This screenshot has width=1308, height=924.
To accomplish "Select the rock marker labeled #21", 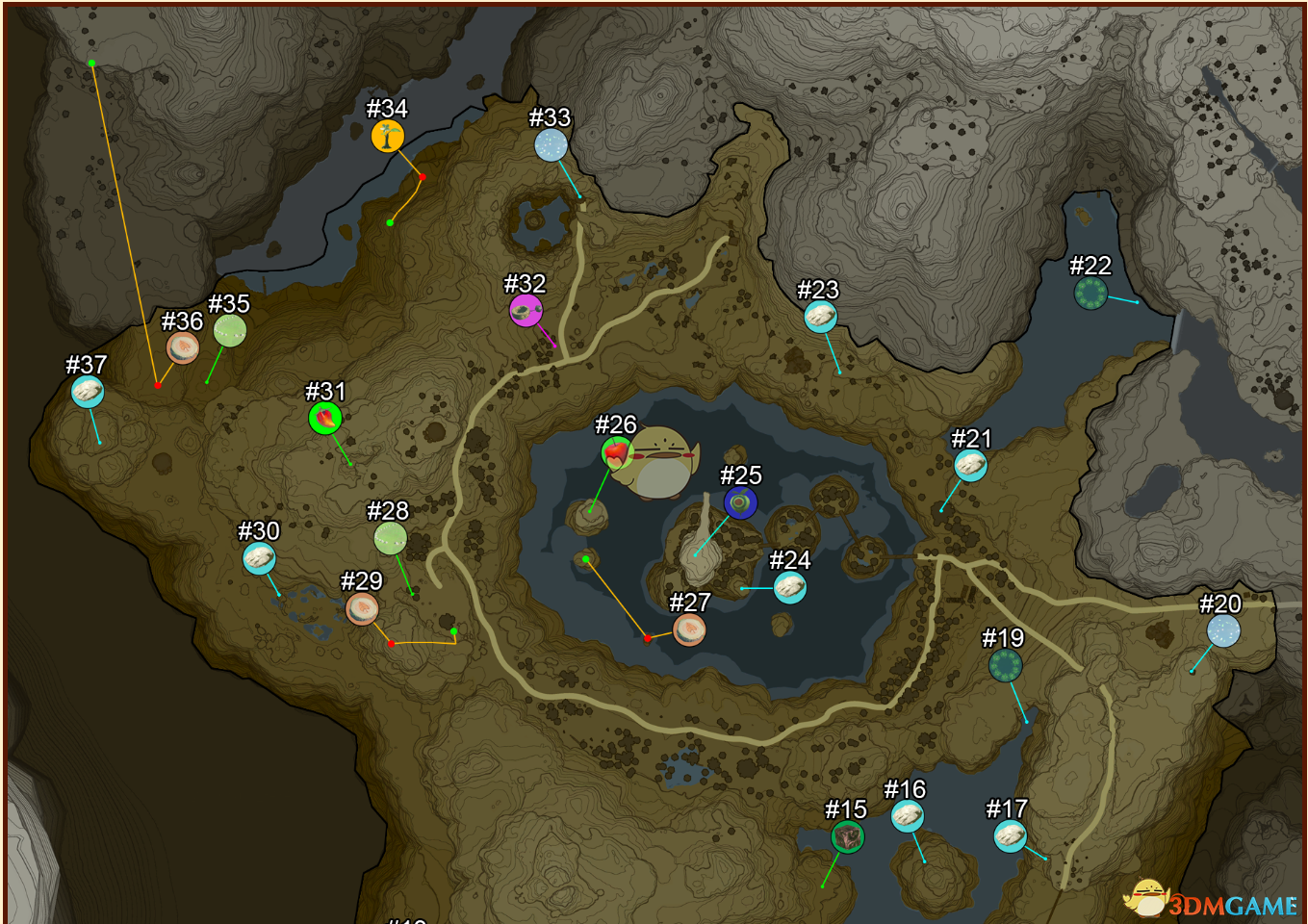I will tap(970, 466).
